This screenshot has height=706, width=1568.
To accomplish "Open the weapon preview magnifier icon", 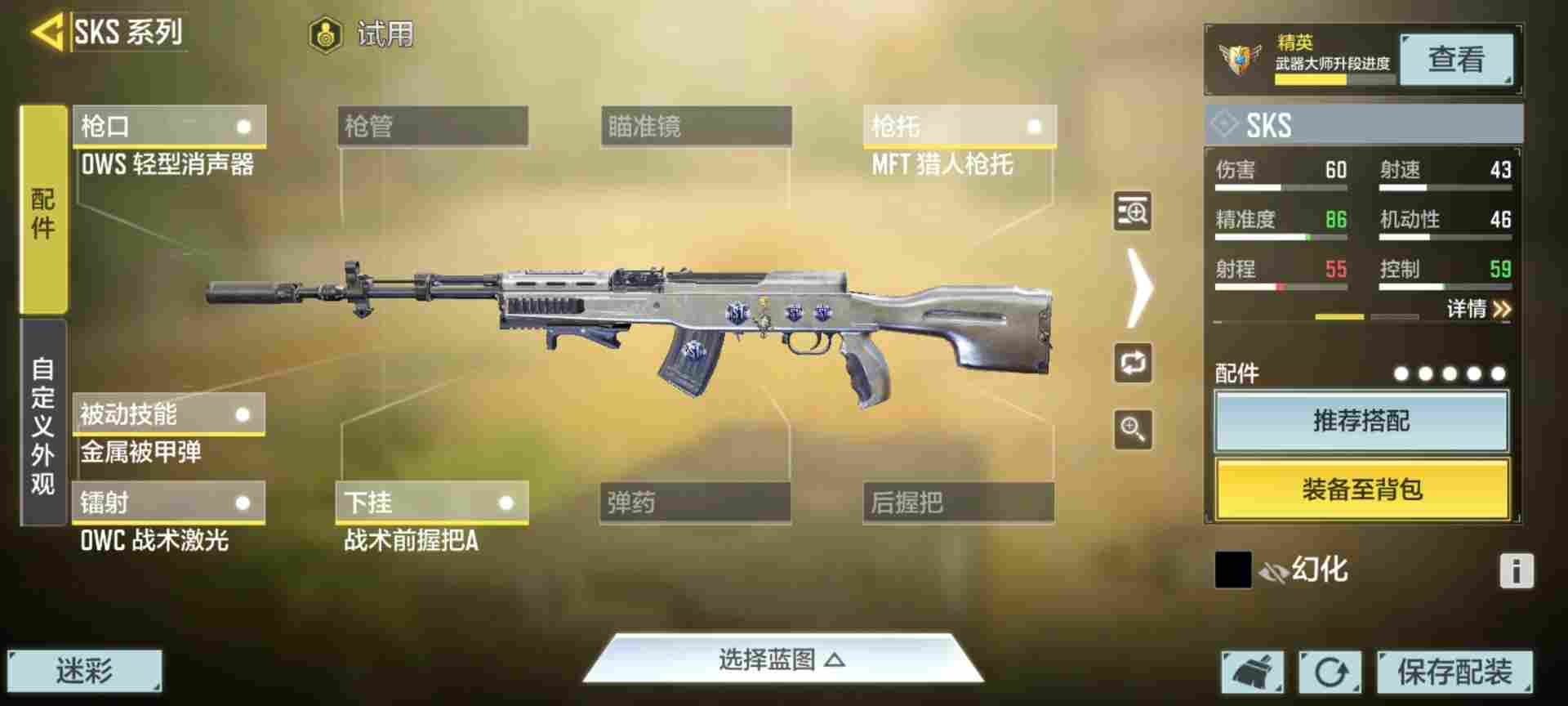I will [1130, 212].
